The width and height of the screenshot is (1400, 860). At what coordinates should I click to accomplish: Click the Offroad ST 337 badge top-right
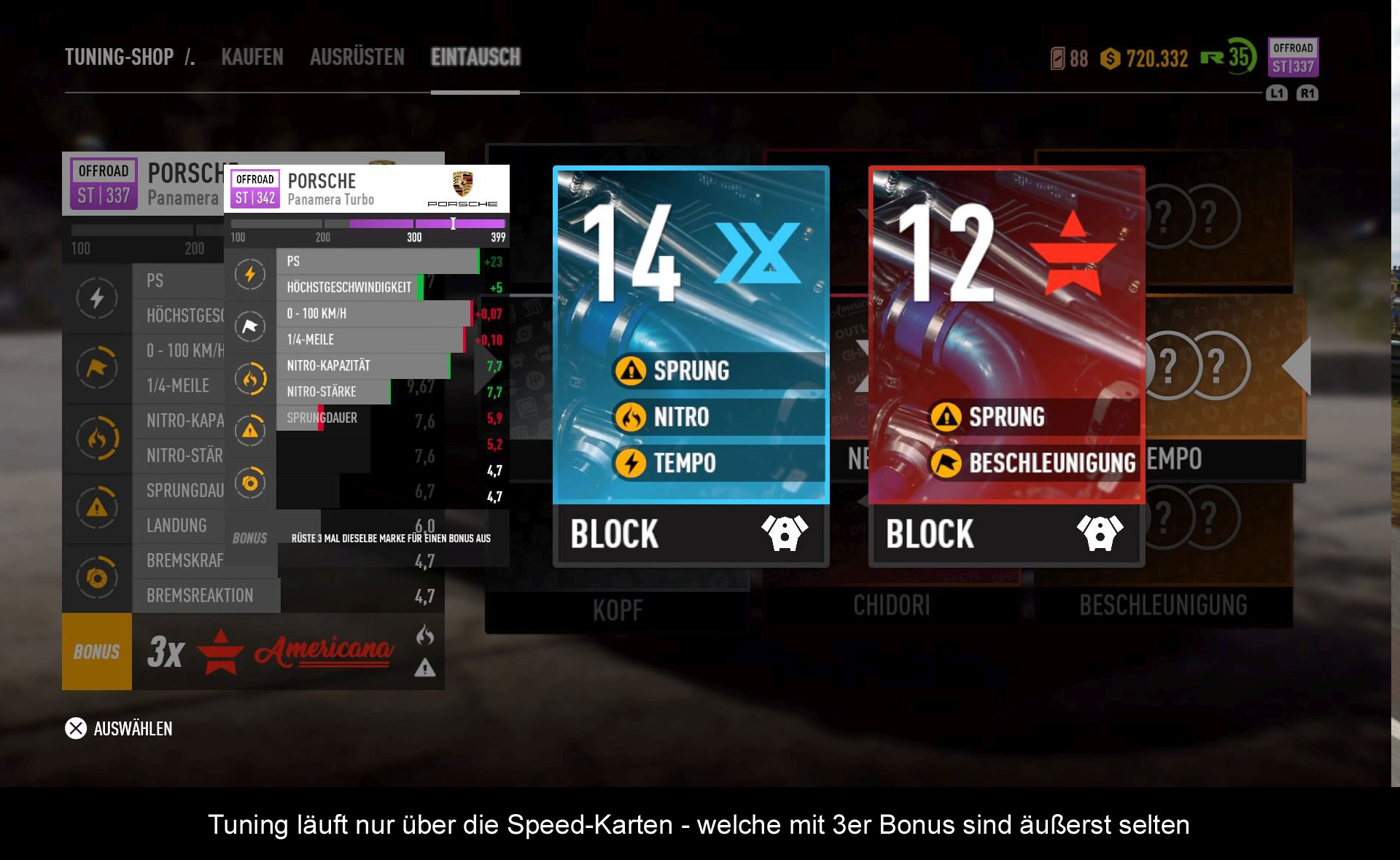pos(1293,58)
